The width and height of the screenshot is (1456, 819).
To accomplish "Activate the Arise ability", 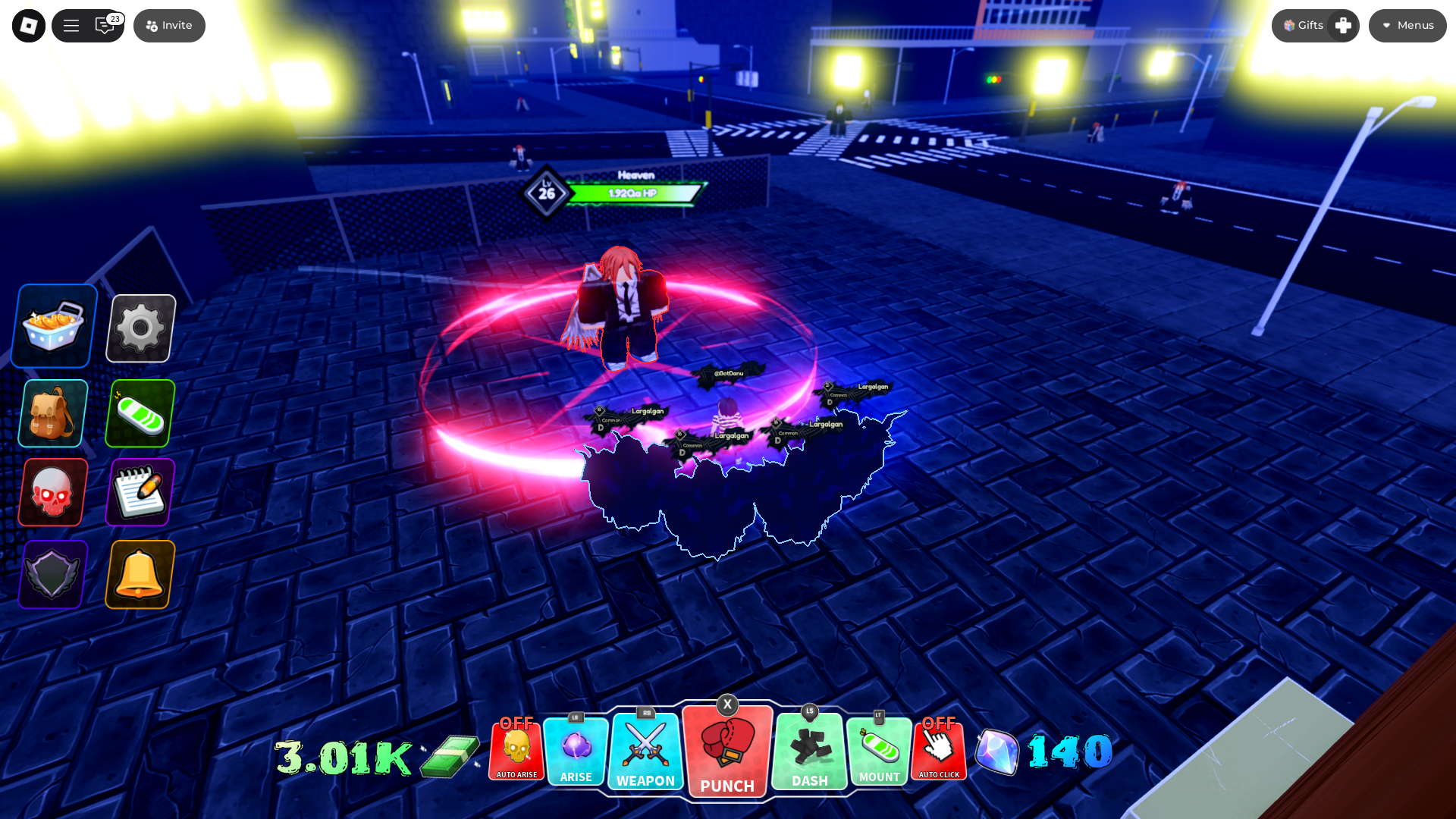I will point(576,751).
